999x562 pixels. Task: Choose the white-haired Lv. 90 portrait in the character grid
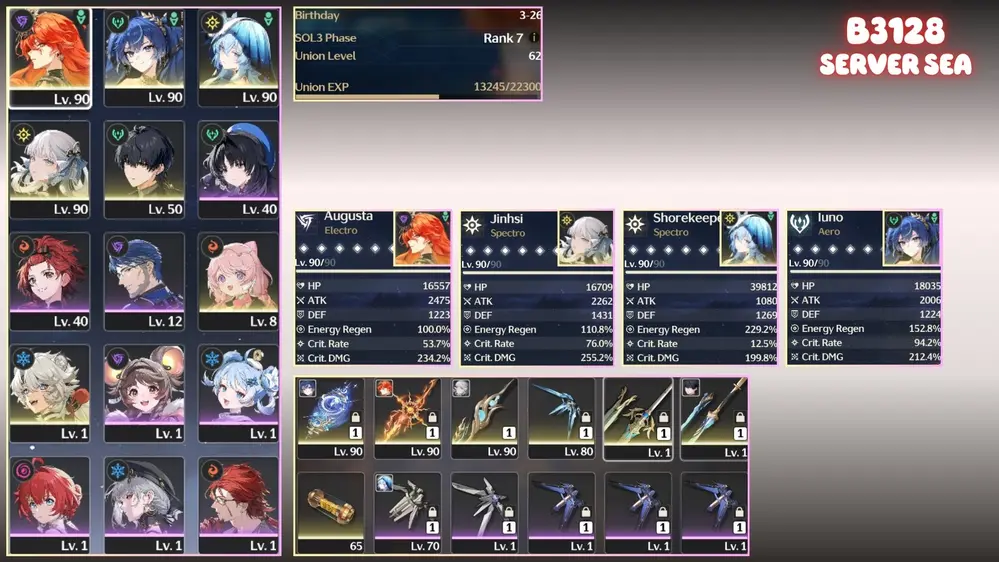50,170
